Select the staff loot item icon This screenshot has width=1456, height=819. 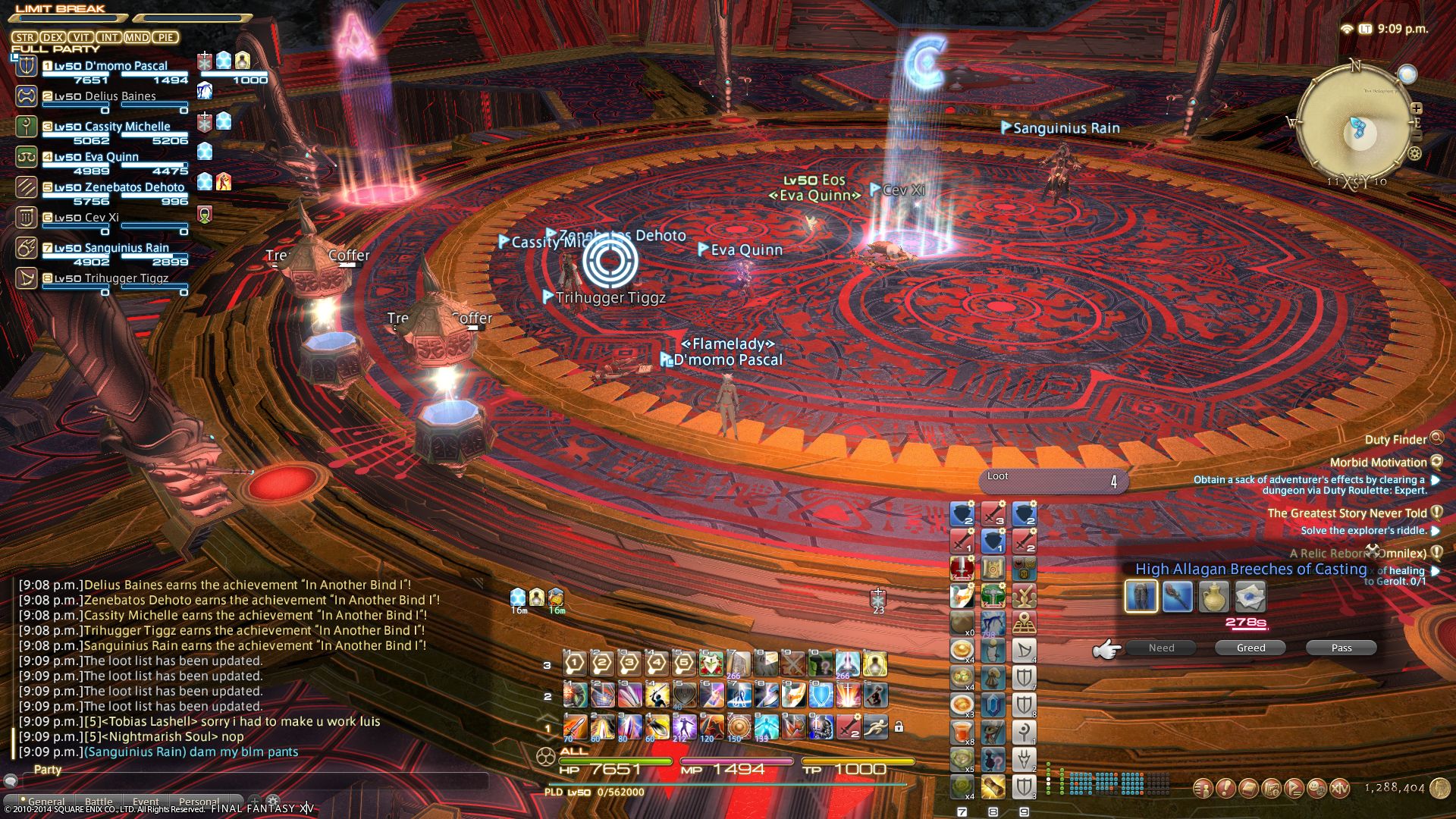(1177, 597)
